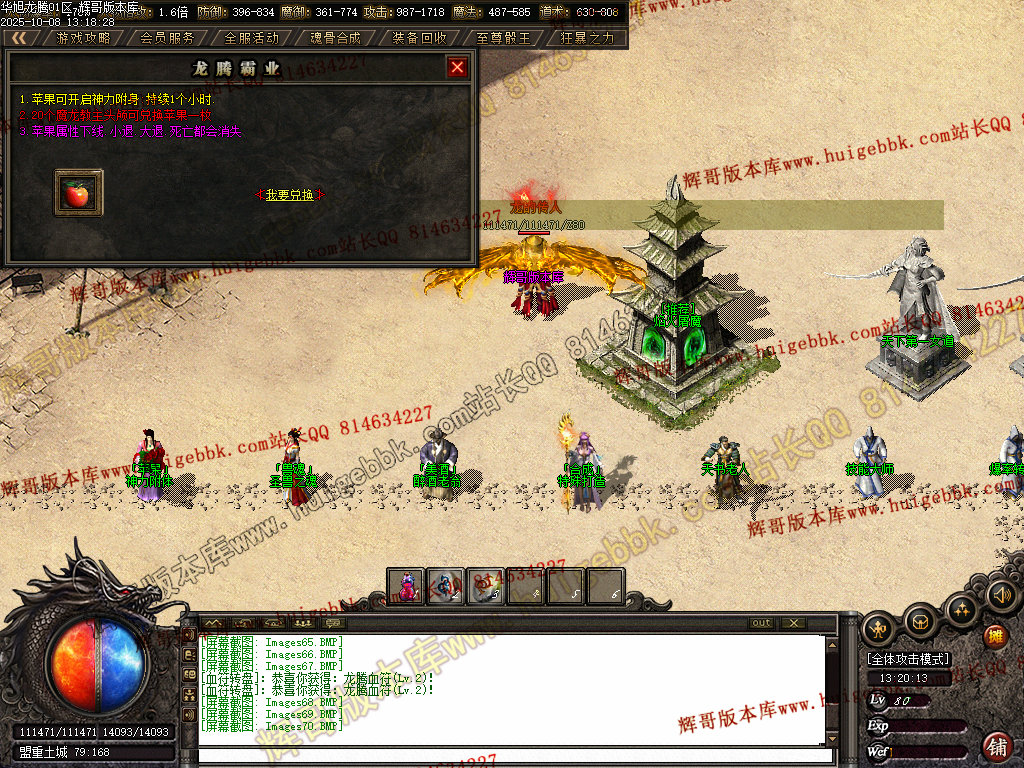Screen dimensions: 1024x768
Task: Open the 会员服务 member services menu
Action: (x=167, y=38)
